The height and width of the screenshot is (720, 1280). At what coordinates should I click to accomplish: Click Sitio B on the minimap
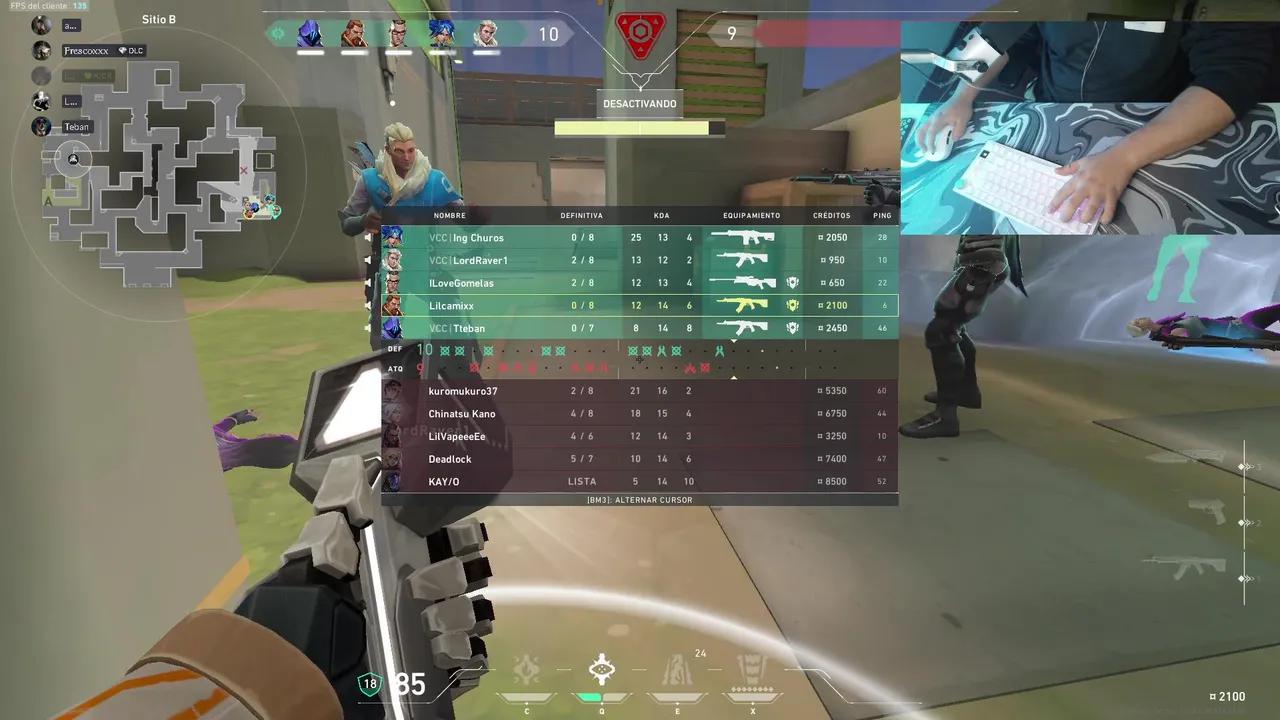(159, 19)
